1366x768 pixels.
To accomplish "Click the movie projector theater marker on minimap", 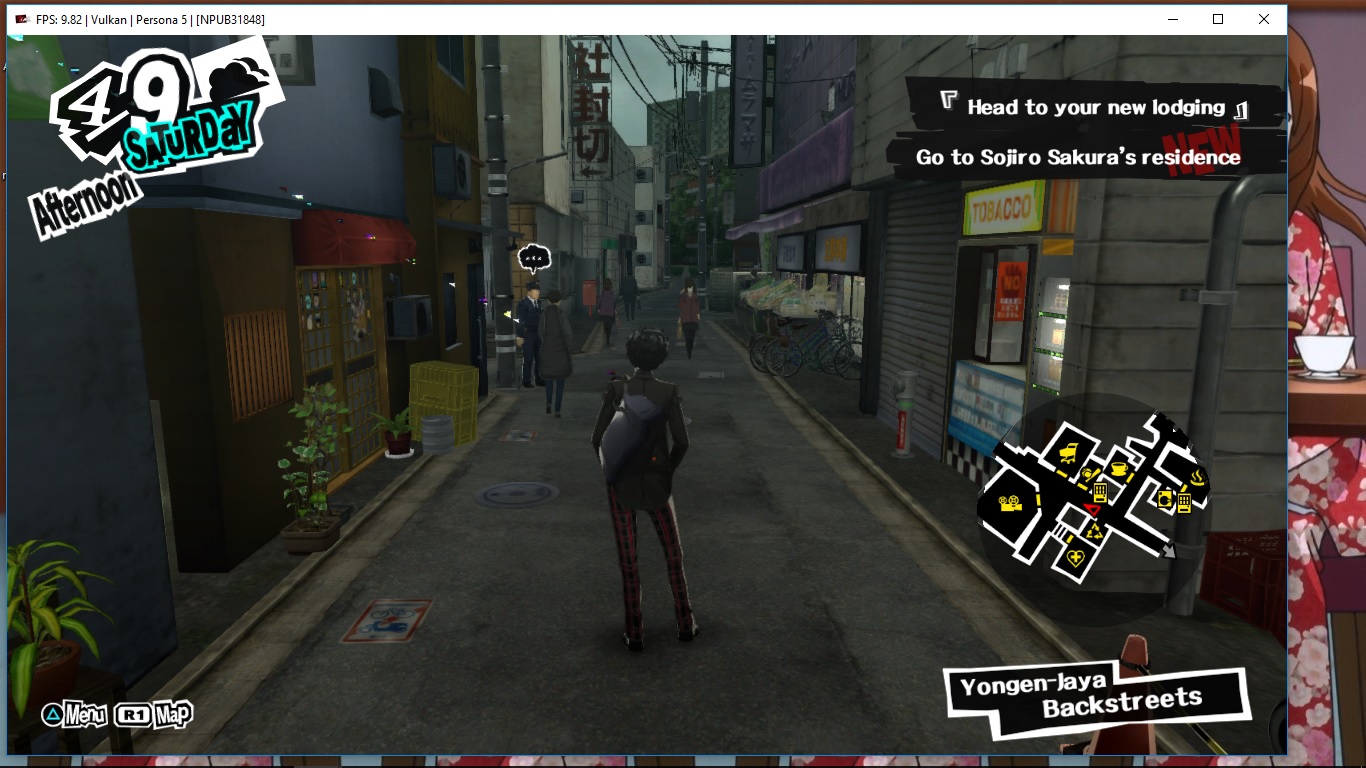I will point(1012,503).
